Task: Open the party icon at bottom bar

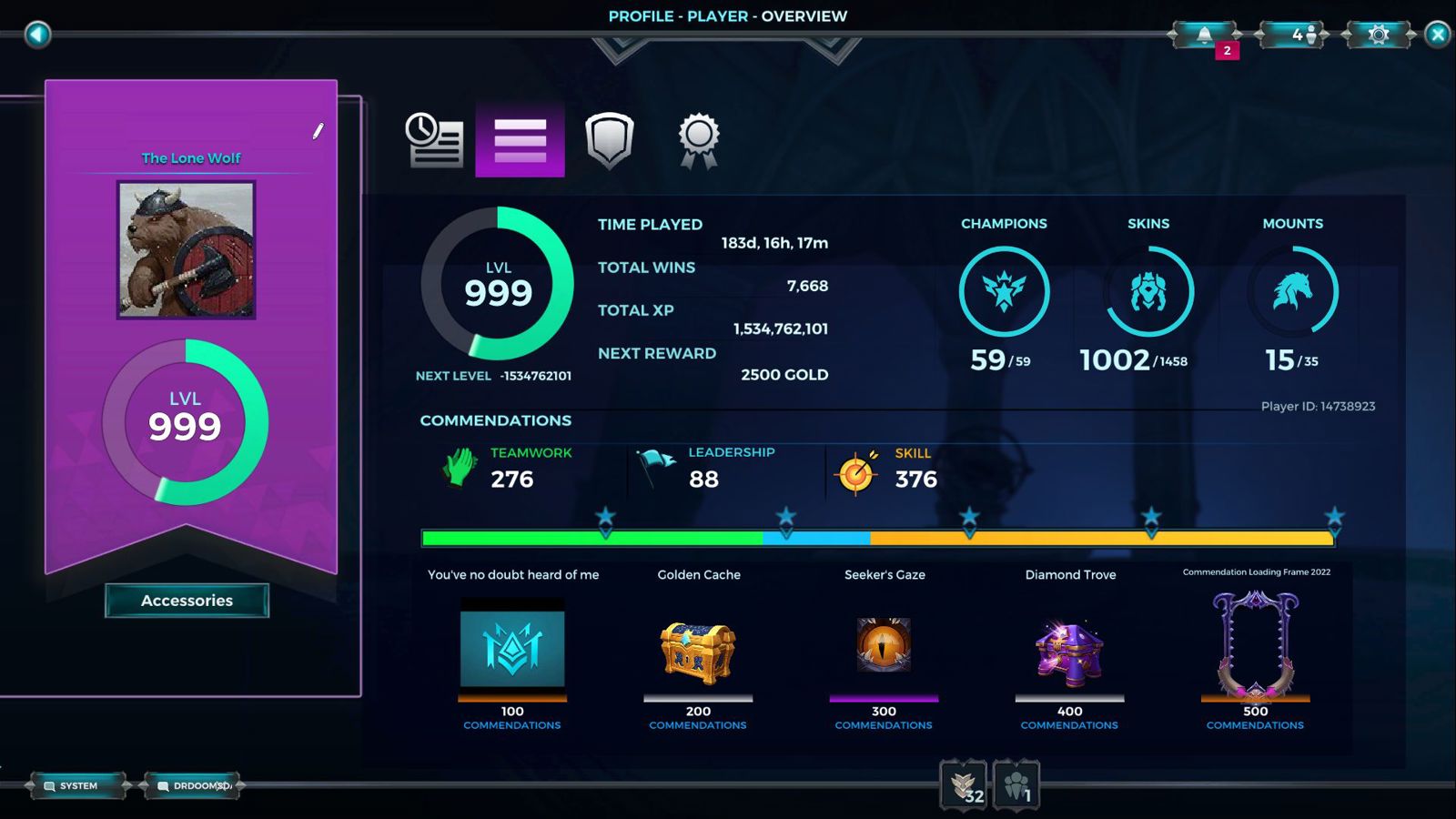Action: coord(1016,784)
